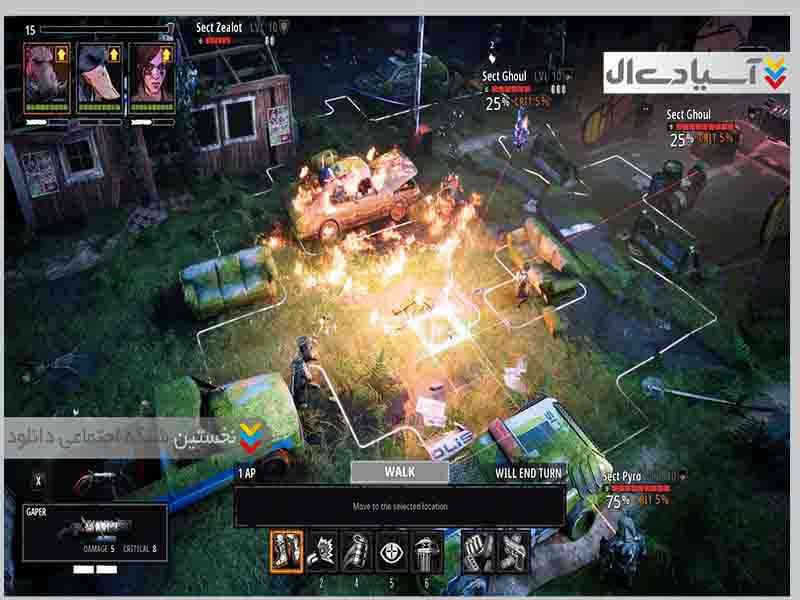This screenshot has width=800, height=600.
Task: Use the medkit cross action numbered 5
Action: pyautogui.click(x=392, y=552)
